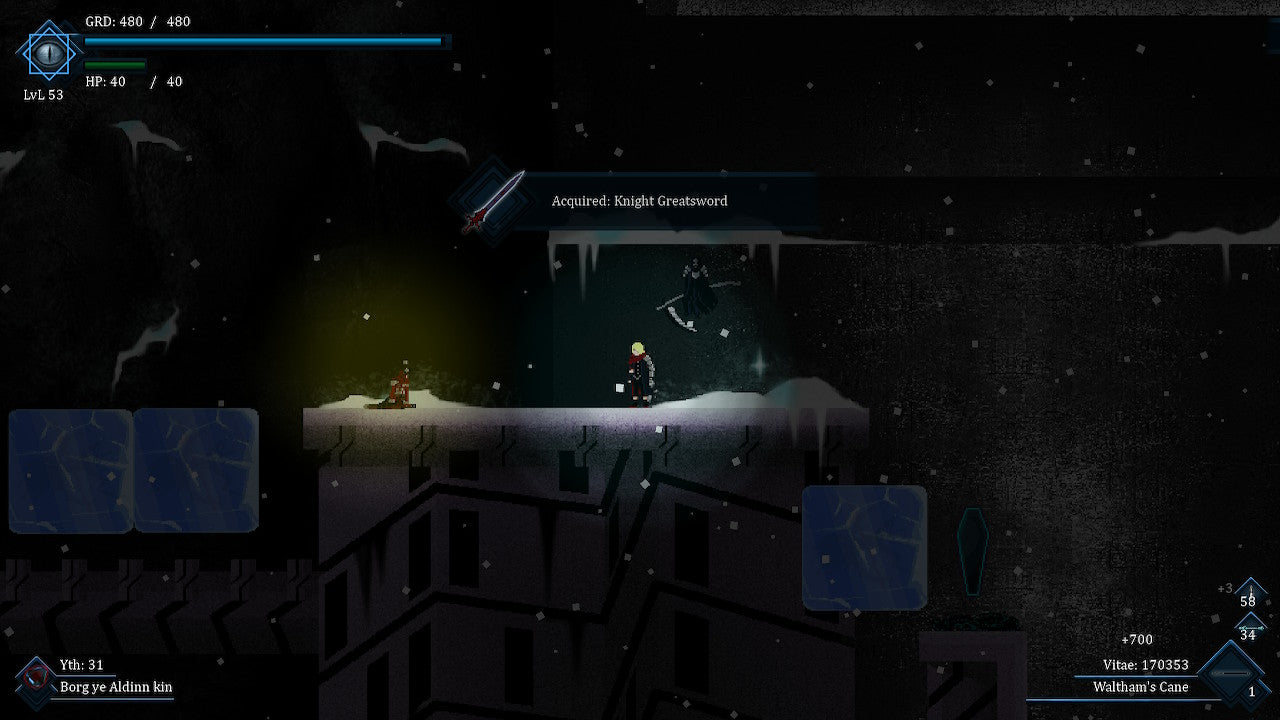Click the eye emblem character portrait

[x=46, y=52]
